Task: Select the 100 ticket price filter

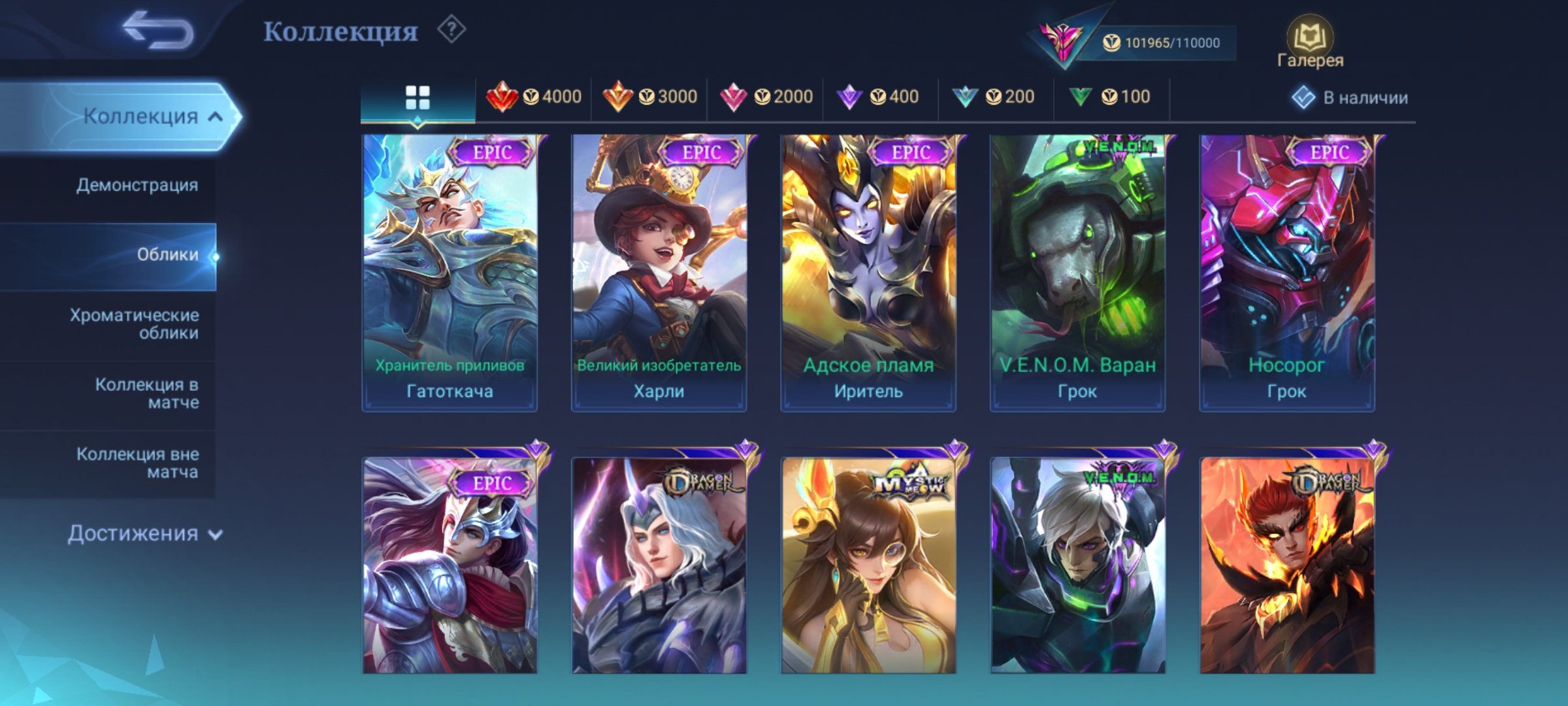Action: (x=1104, y=97)
